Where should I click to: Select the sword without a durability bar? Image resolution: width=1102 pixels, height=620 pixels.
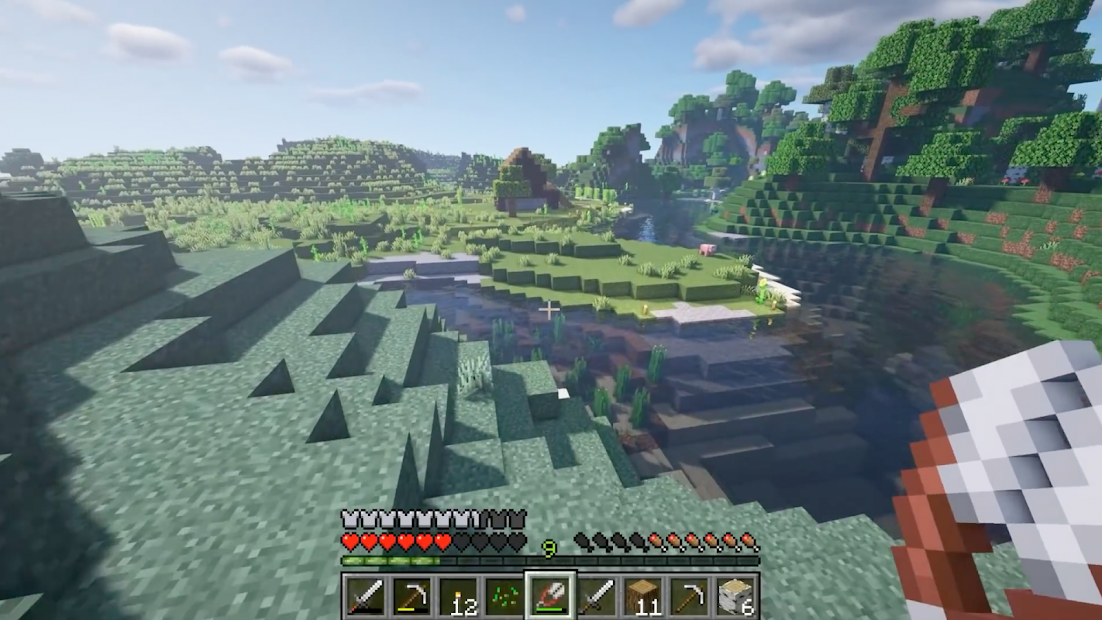point(597,597)
